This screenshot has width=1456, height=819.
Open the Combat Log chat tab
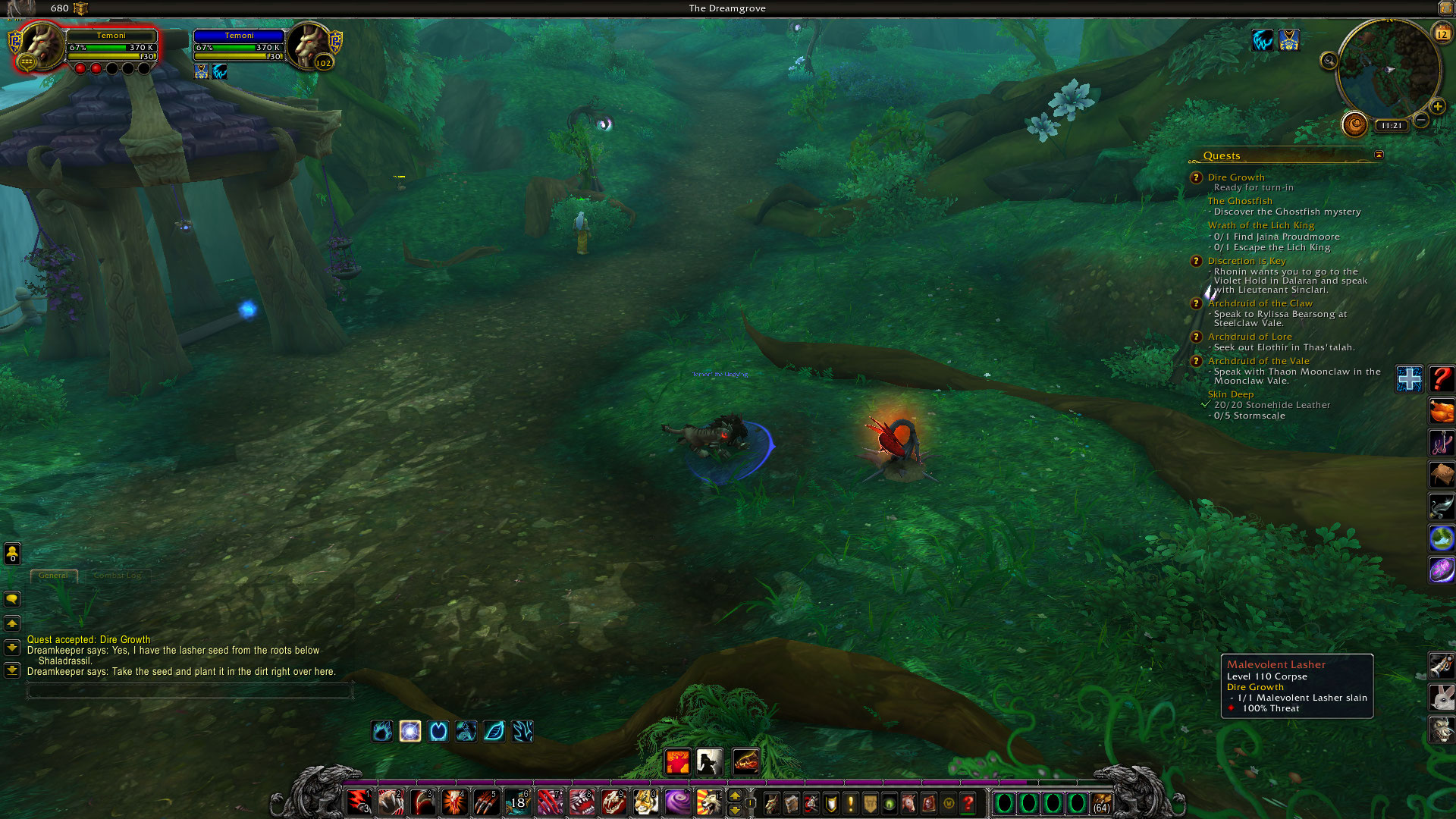pyautogui.click(x=118, y=576)
